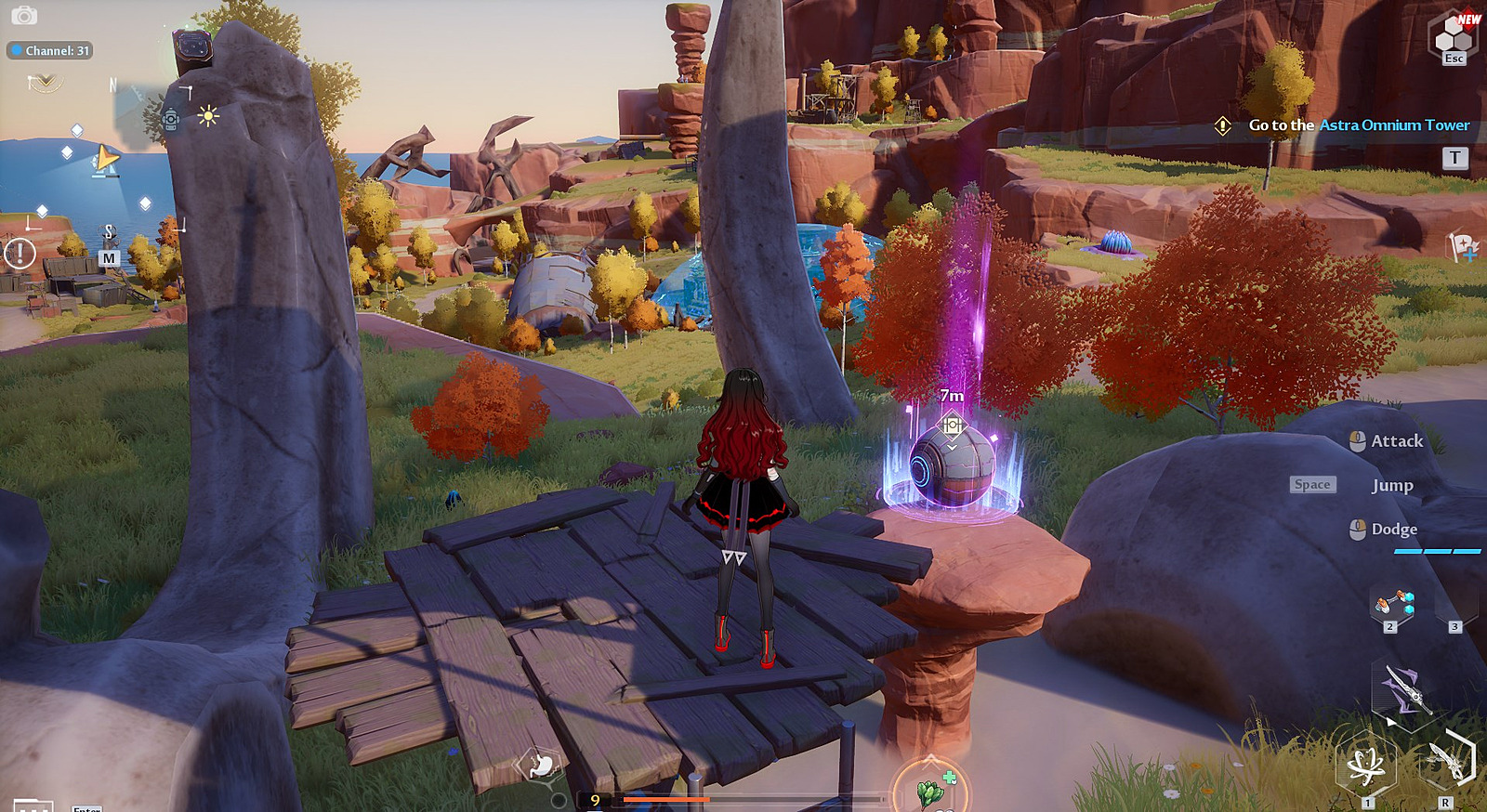Click the quest marker diamond icon

1223,125
